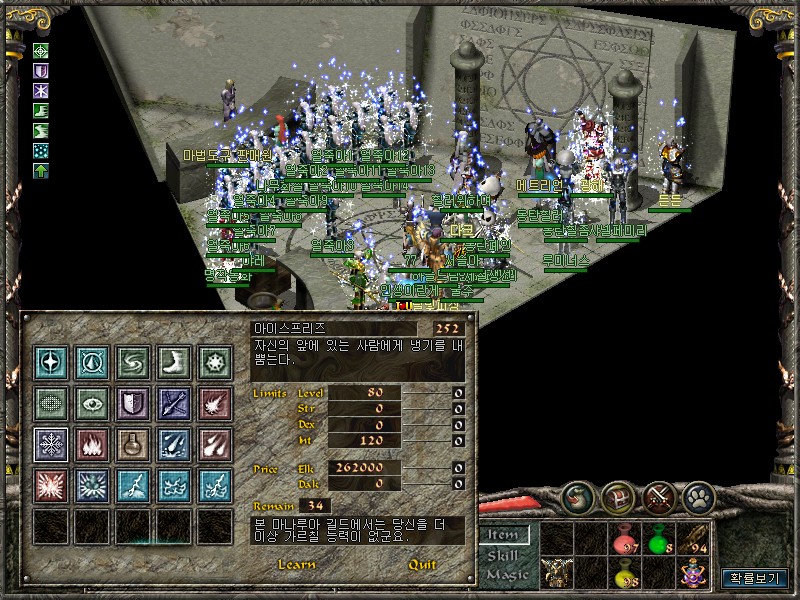Select the potion flask skill icon
The width and height of the screenshot is (800, 600).
[132, 443]
